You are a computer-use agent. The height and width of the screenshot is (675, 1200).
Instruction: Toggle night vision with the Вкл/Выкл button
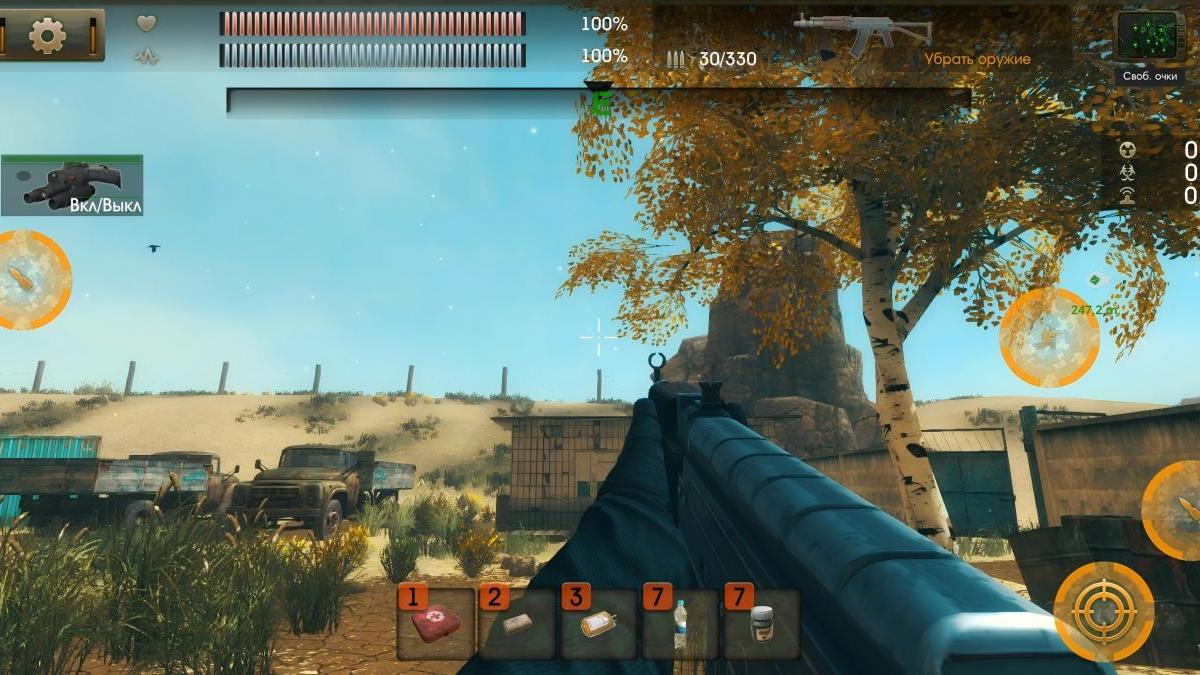(72, 186)
